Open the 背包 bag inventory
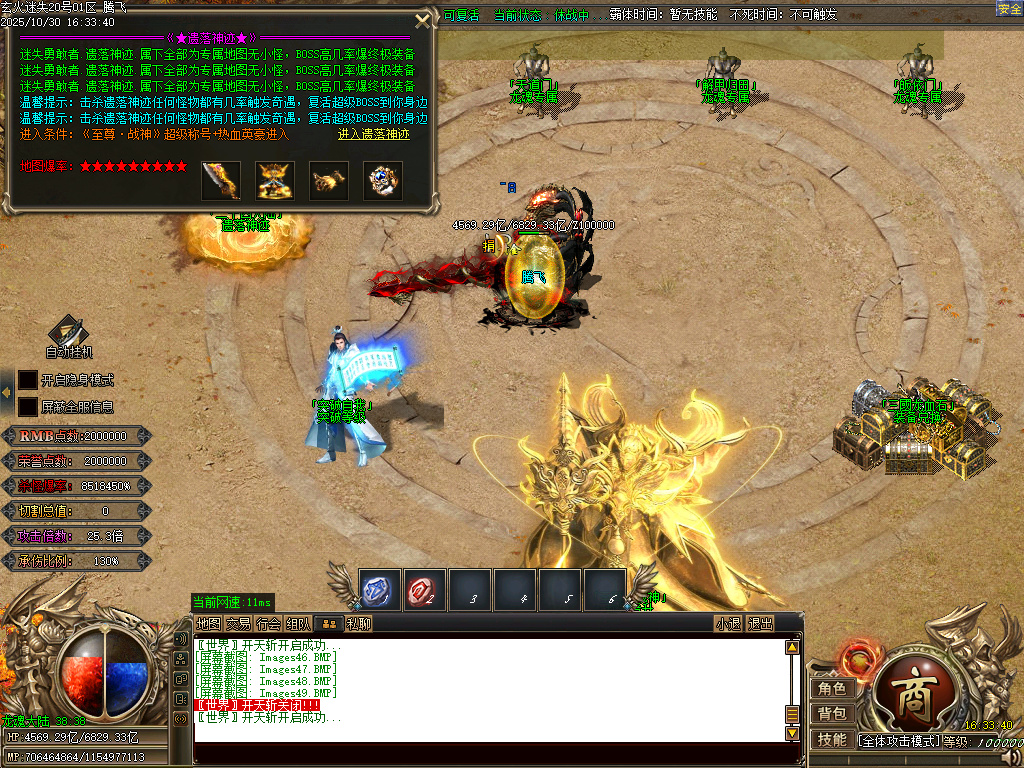The image size is (1024, 768). point(832,714)
